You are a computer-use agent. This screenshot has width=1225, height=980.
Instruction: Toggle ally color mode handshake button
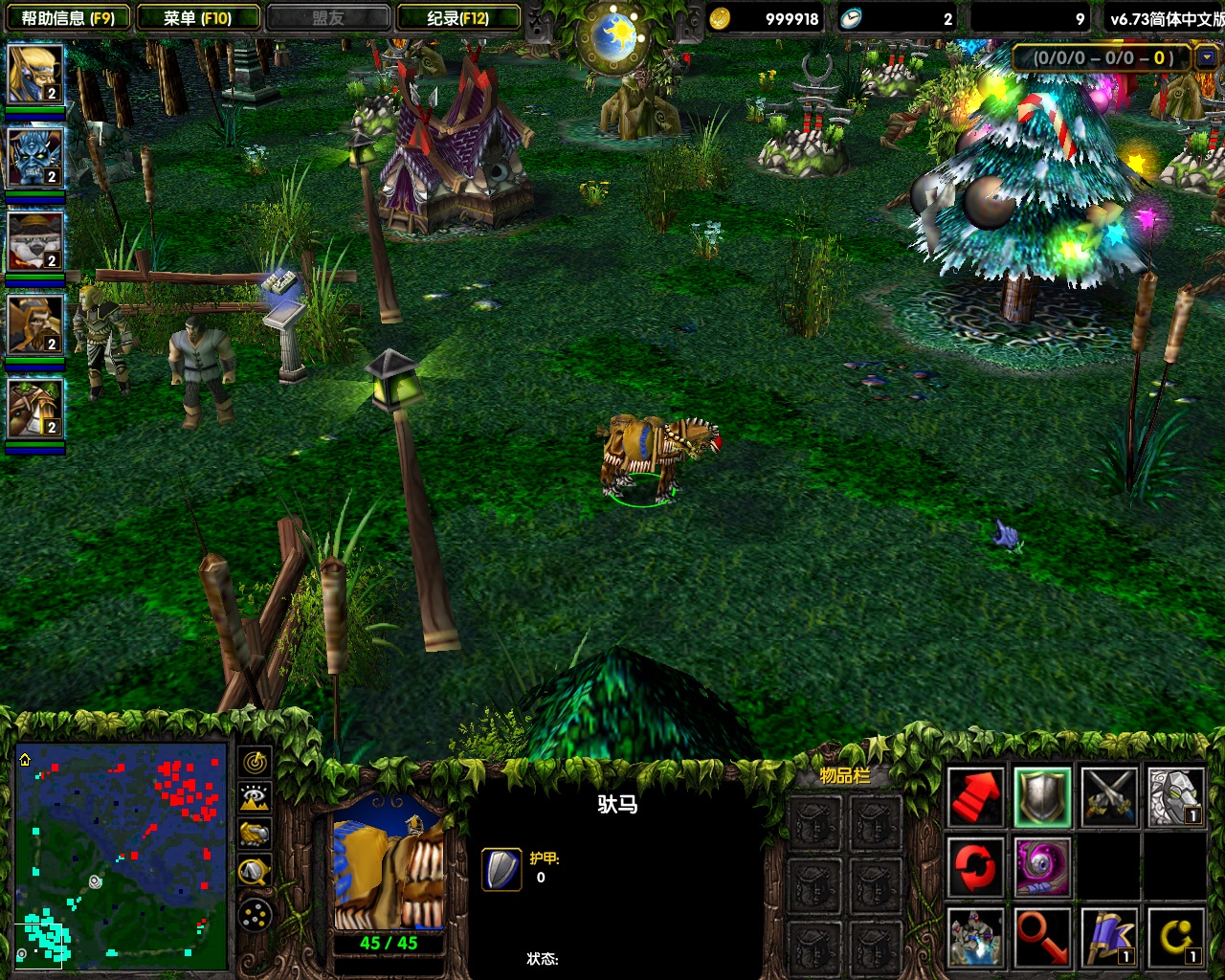[255, 835]
